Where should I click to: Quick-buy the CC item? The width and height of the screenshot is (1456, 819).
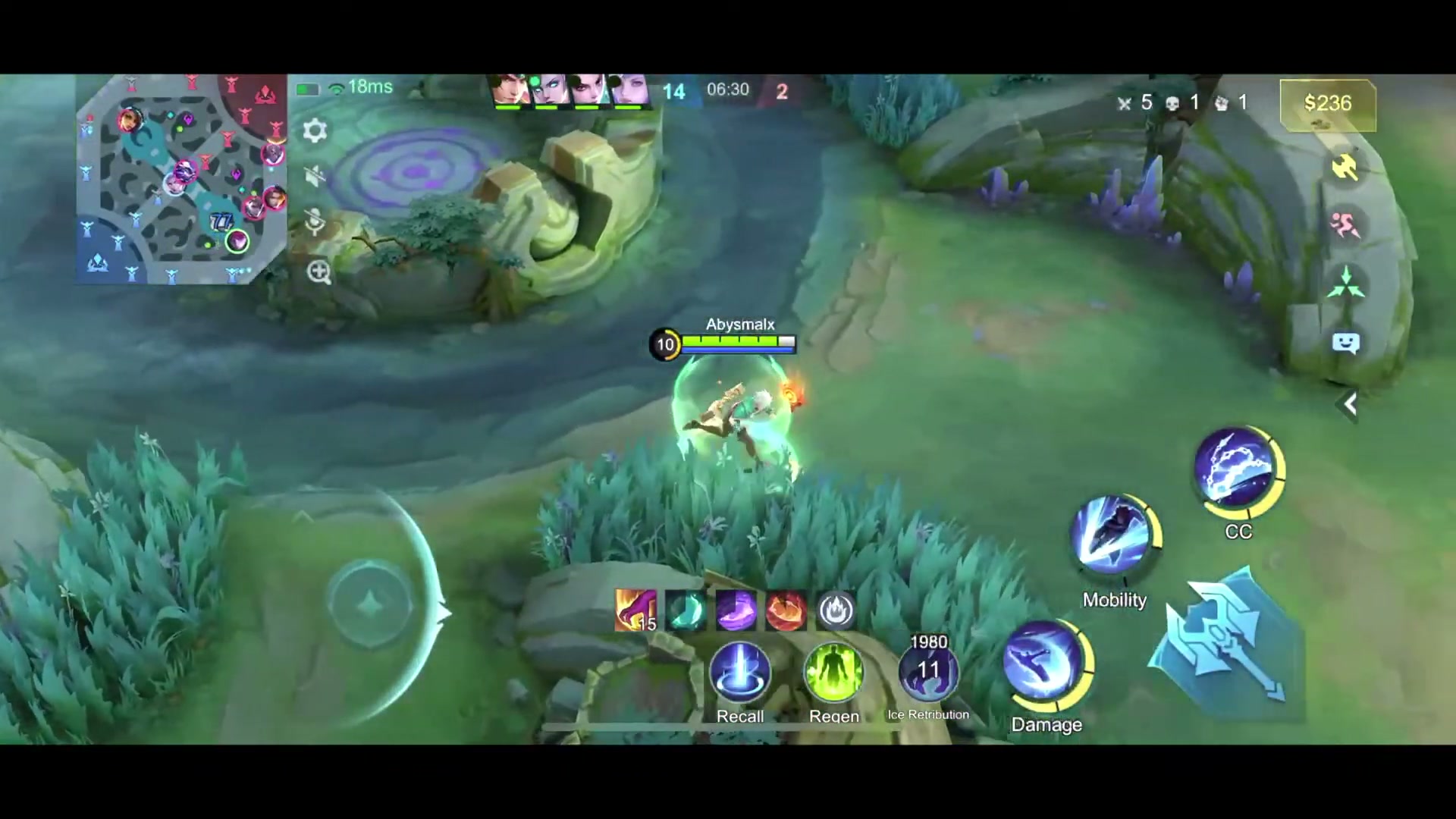tap(1238, 472)
